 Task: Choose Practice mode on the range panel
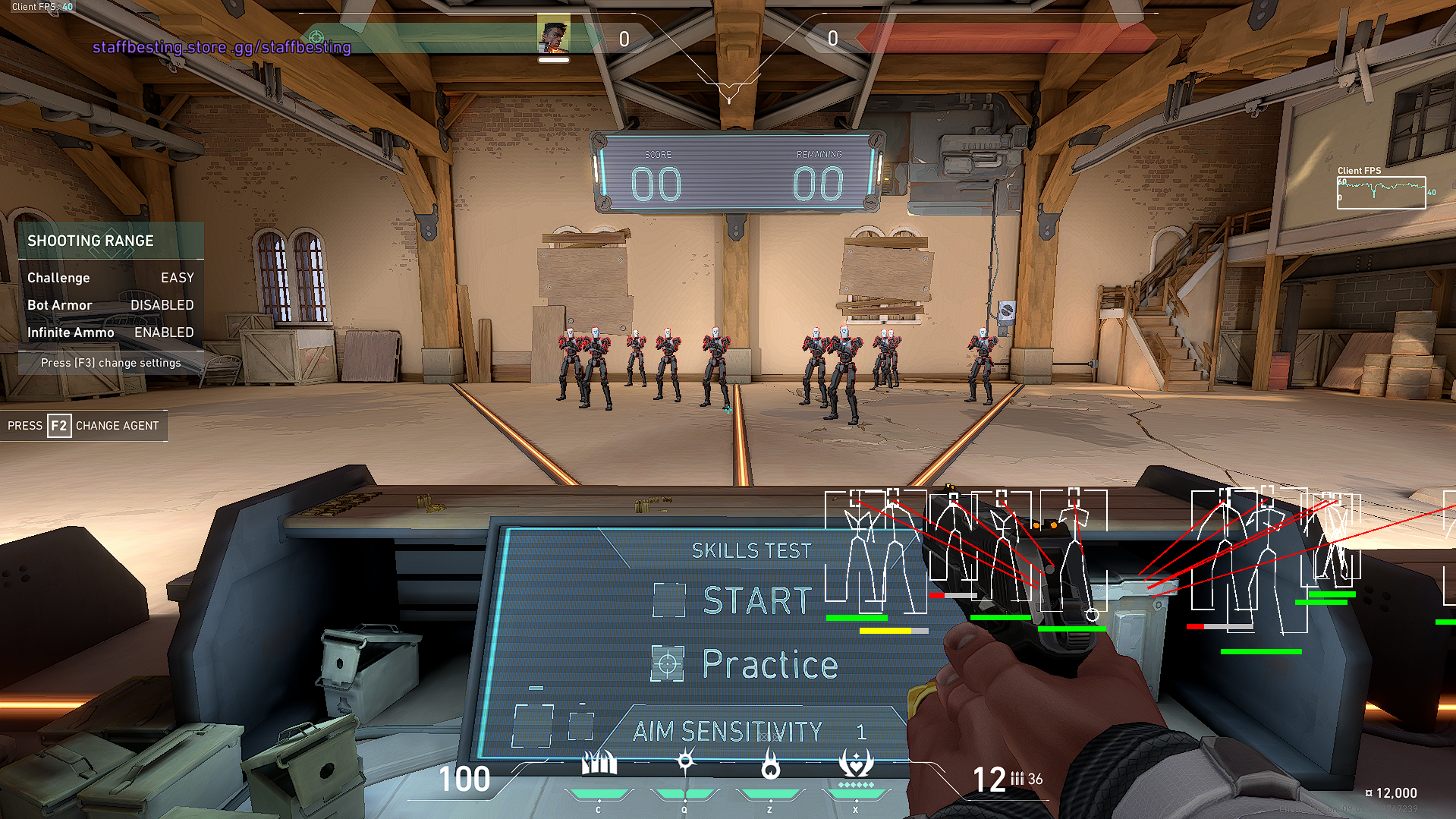tap(769, 664)
